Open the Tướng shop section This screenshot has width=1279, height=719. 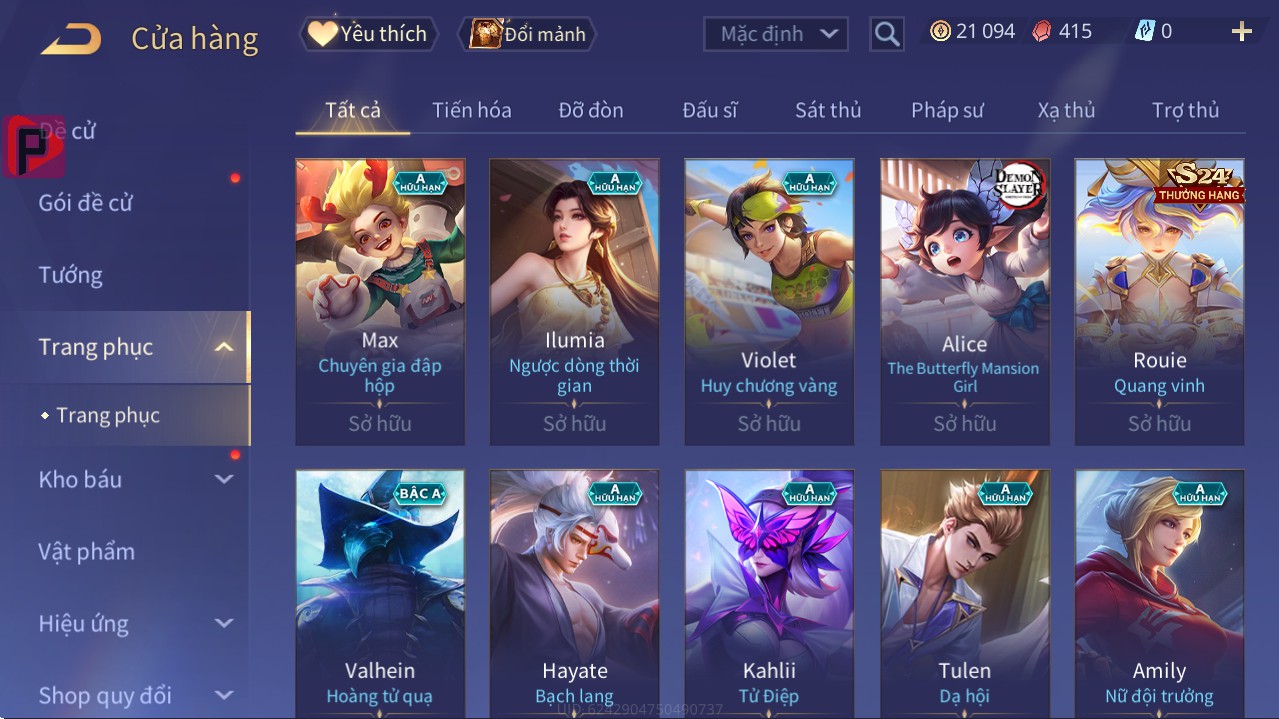[71, 275]
